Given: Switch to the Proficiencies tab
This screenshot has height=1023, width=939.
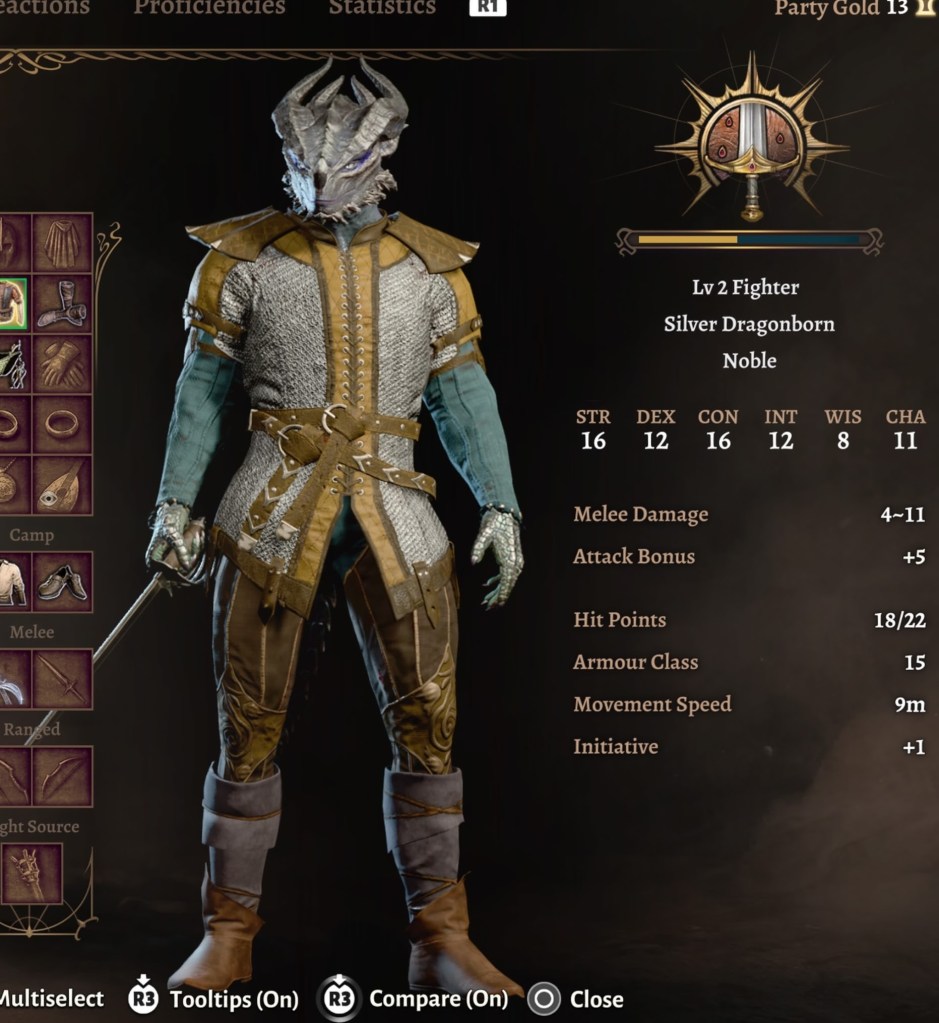Looking at the screenshot, I should [x=209, y=8].
